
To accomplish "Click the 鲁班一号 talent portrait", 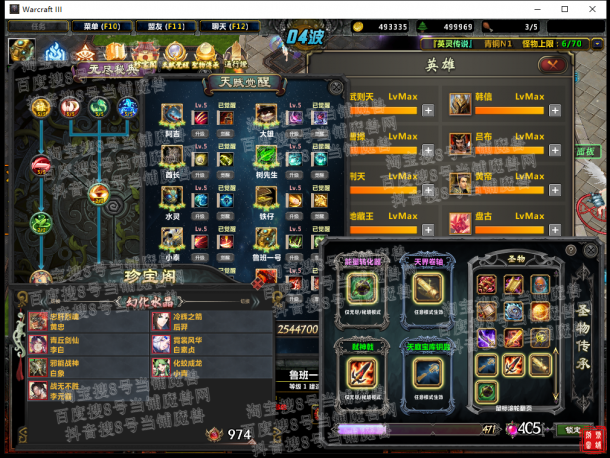I will [266, 238].
